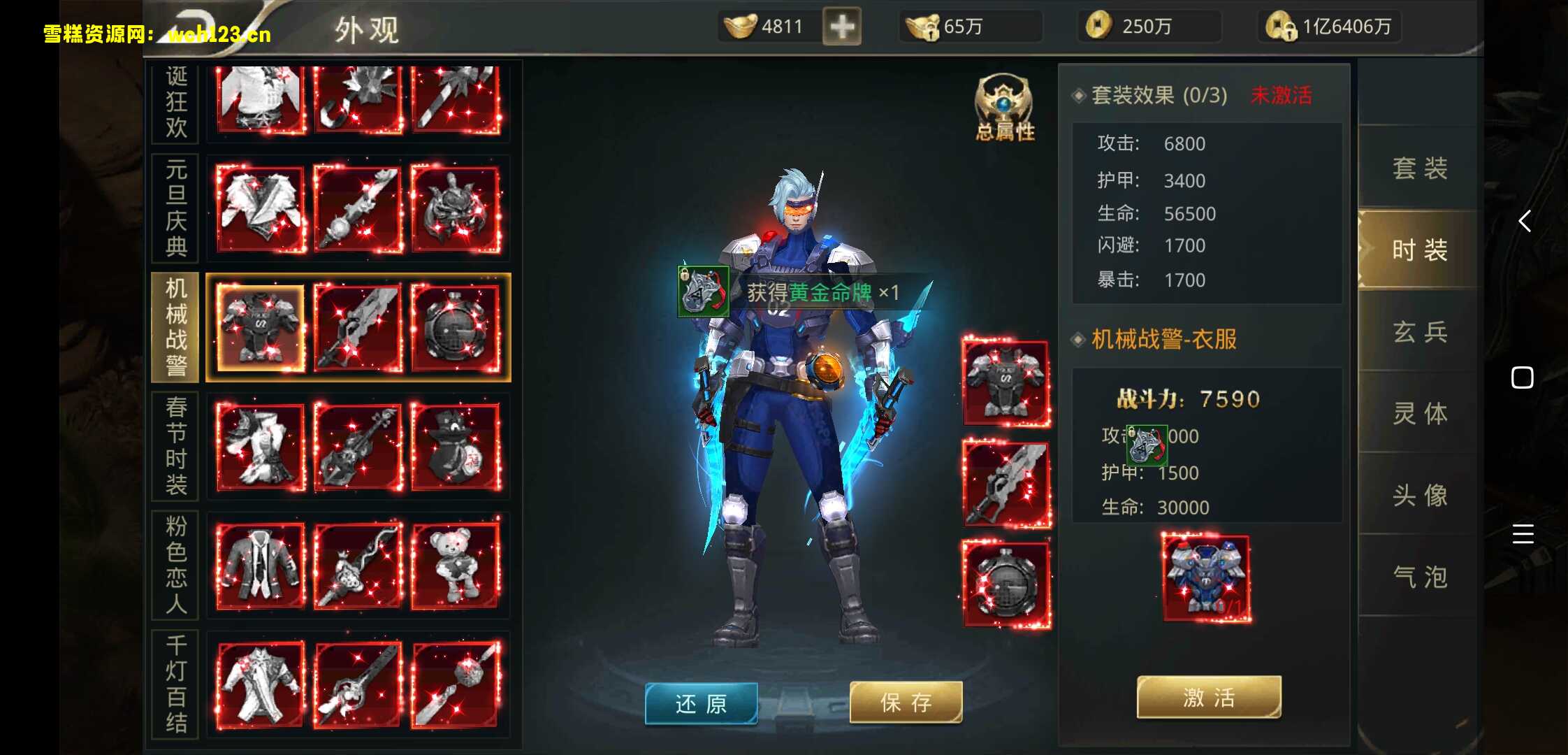1568x755 pixels.
Task: Tap the Android home square button
Action: (1522, 377)
